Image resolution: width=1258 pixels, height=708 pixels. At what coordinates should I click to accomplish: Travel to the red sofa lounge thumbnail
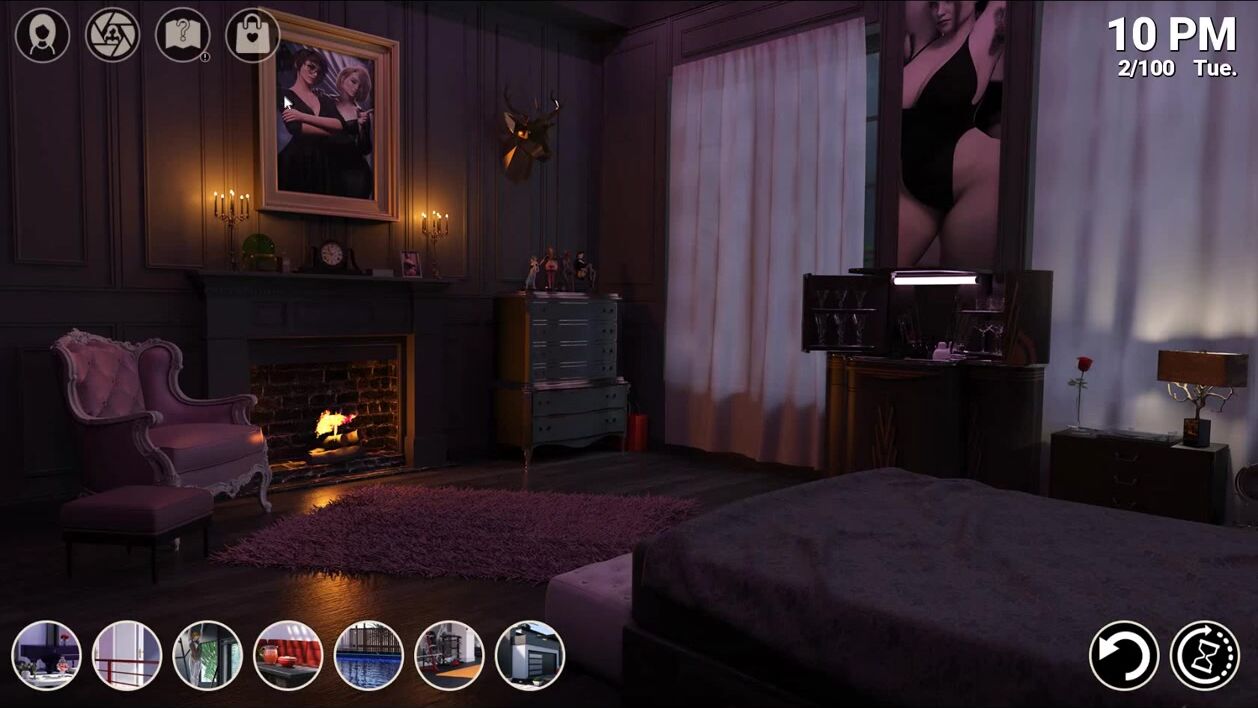(x=288, y=656)
